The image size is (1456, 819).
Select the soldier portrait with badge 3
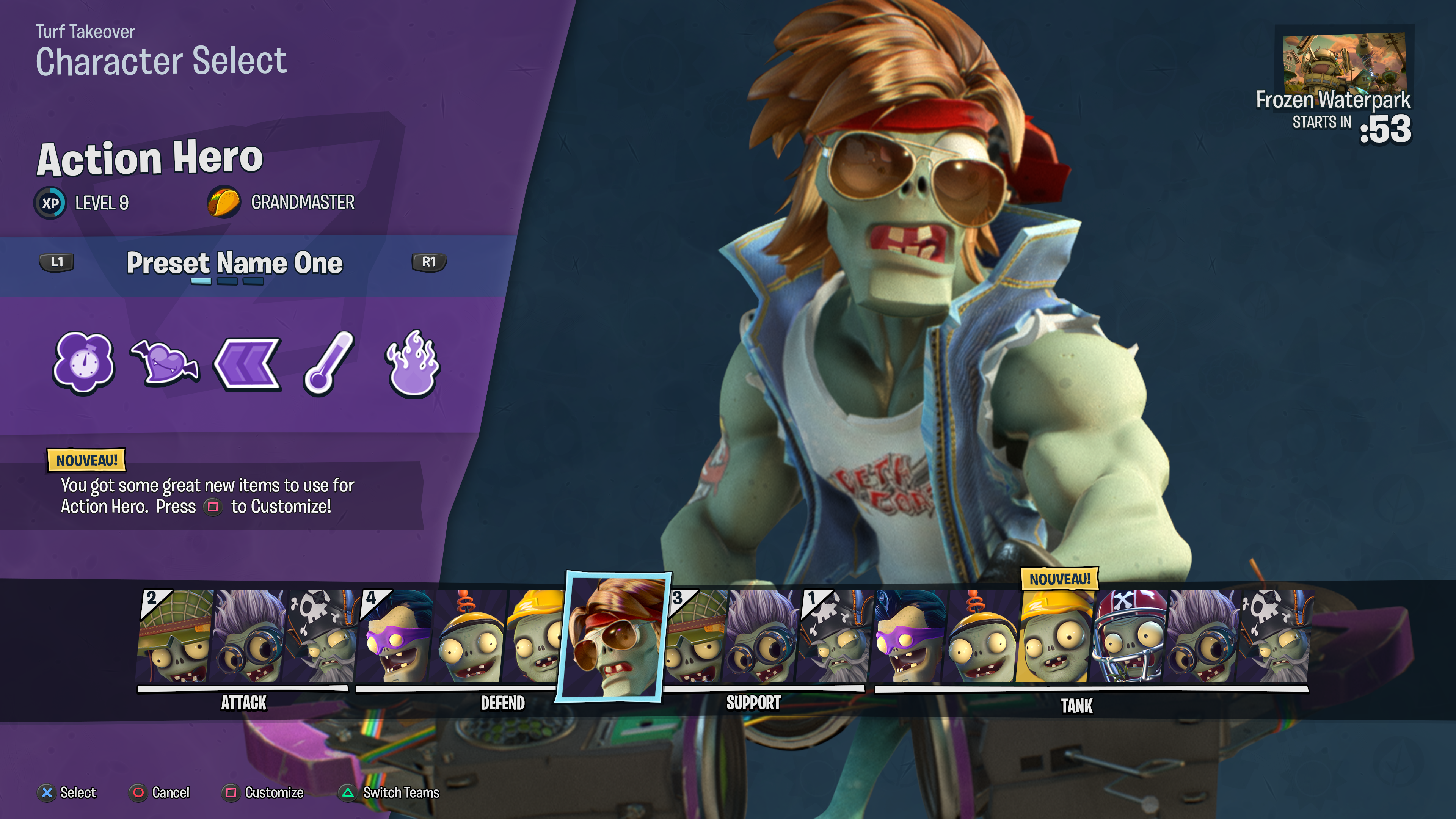(695, 637)
